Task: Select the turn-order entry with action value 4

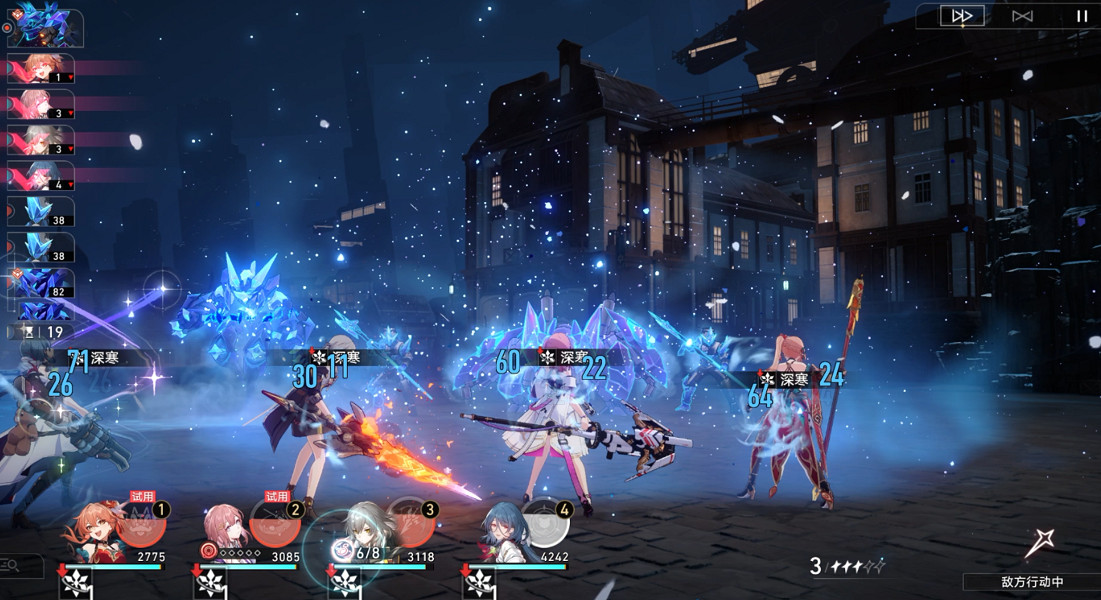Action: pyautogui.click(x=40, y=177)
